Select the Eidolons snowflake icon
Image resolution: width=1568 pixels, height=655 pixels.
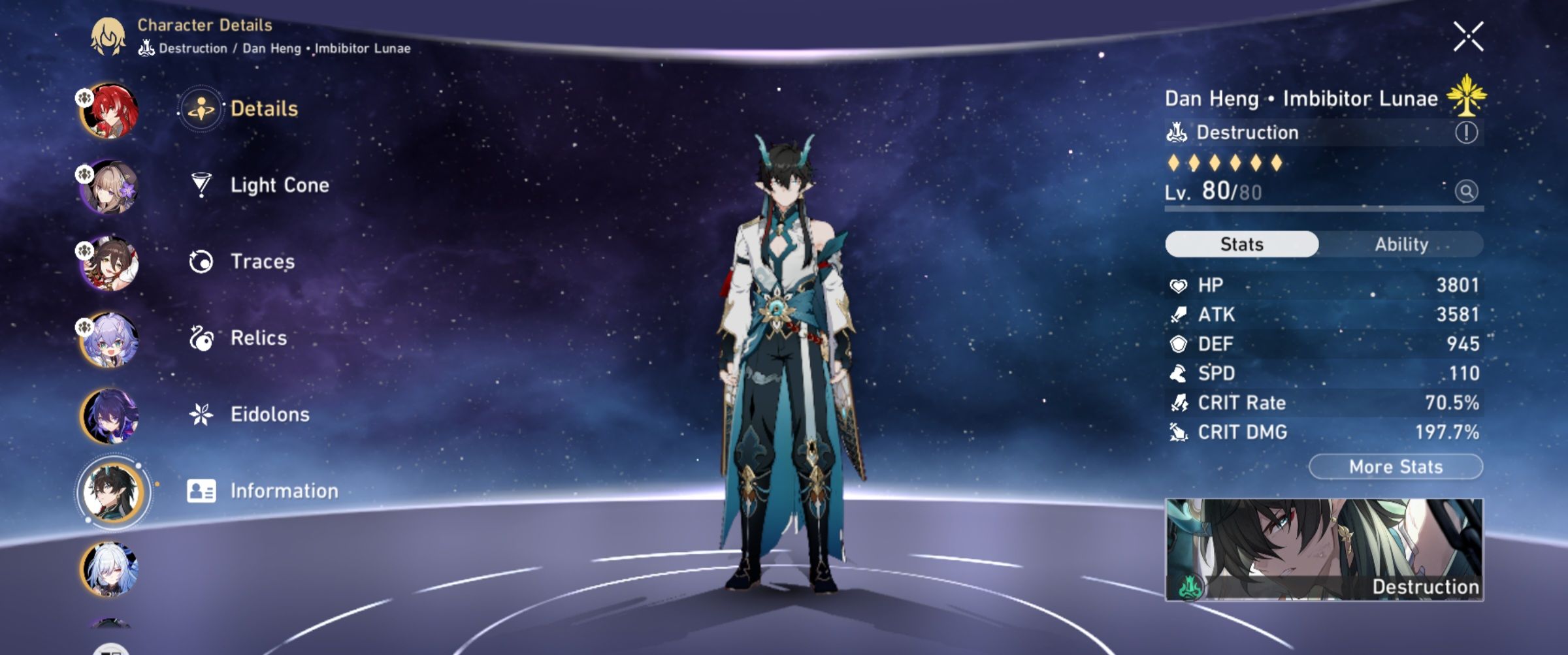203,413
